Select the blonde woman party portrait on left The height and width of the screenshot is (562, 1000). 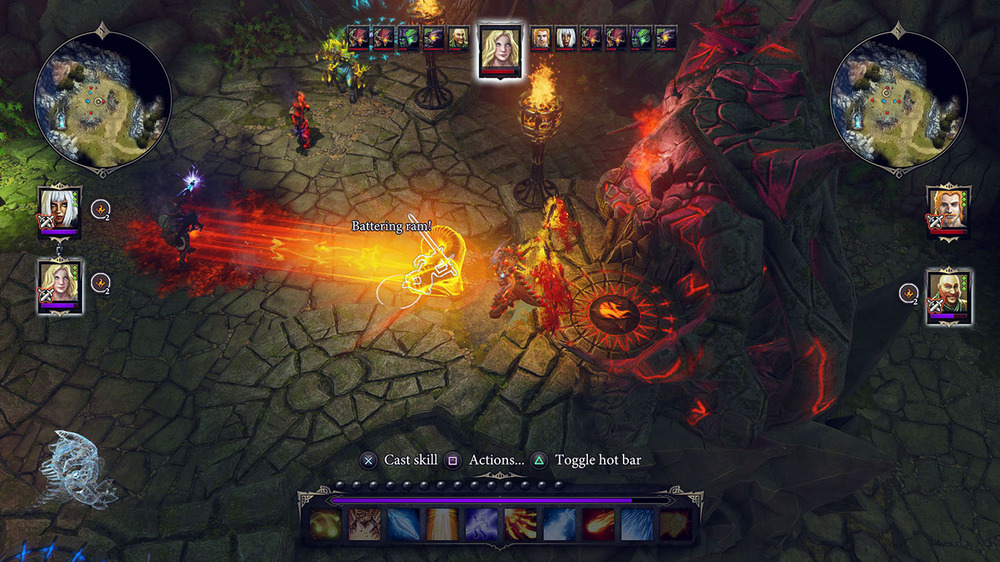click(60, 285)
